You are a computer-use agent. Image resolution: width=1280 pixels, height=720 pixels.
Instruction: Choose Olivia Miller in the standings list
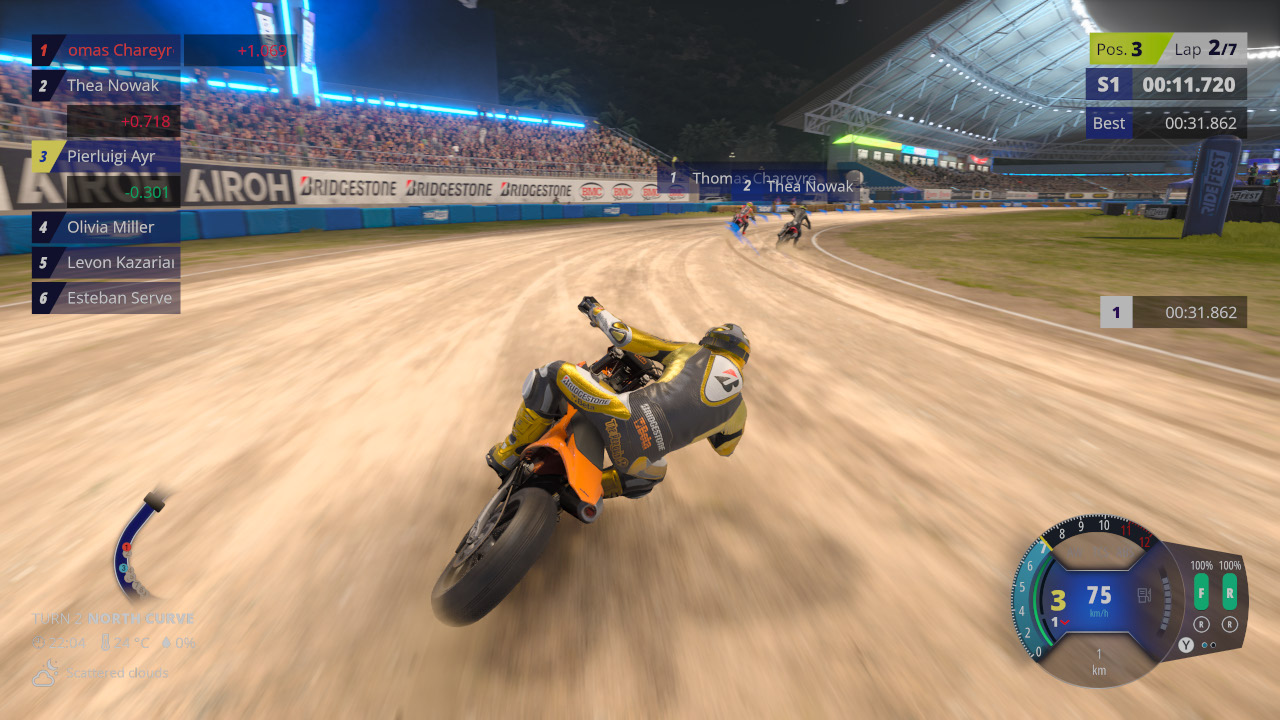click(x=106, y=227)
